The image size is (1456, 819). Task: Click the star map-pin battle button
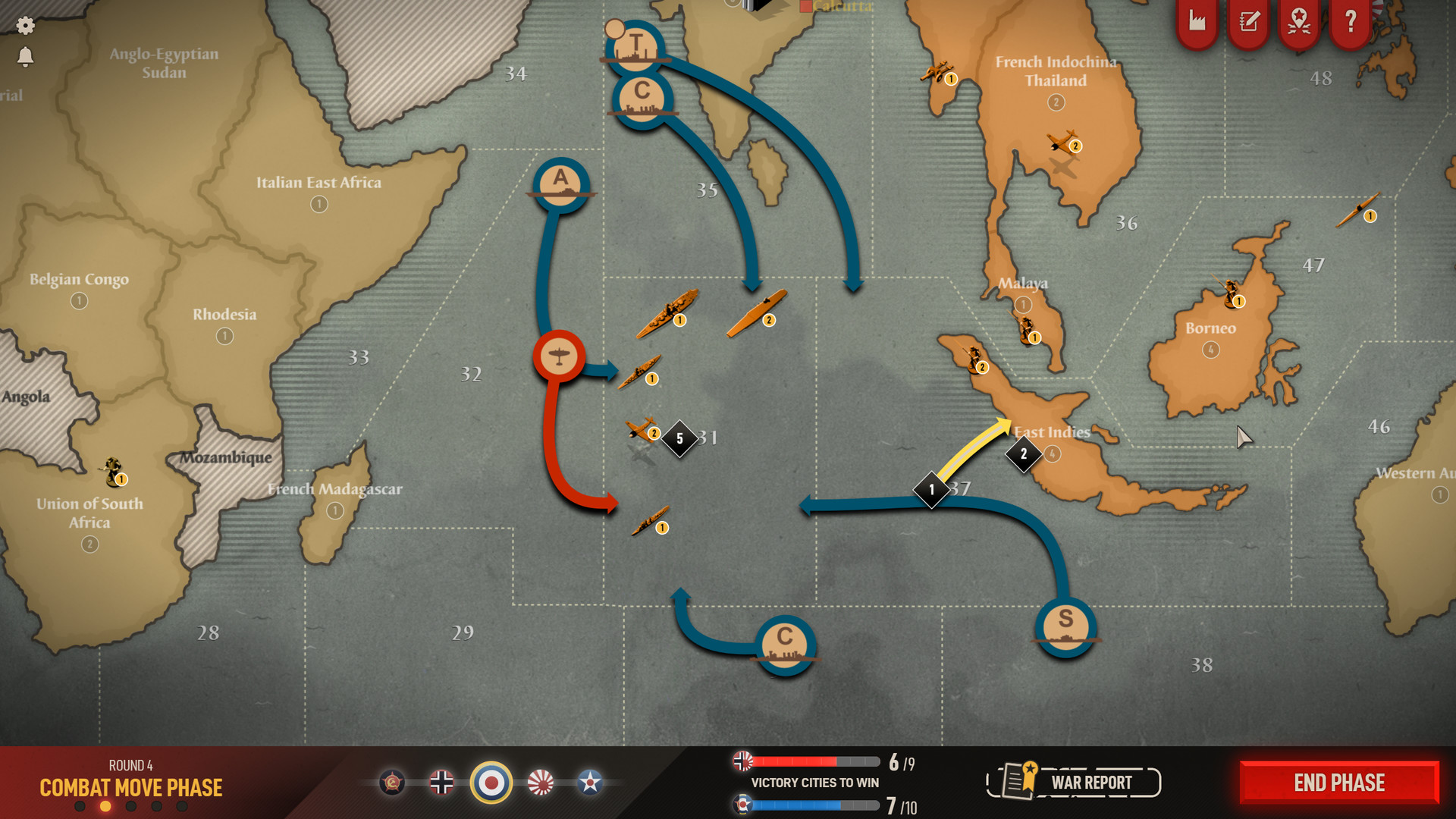1299,21
